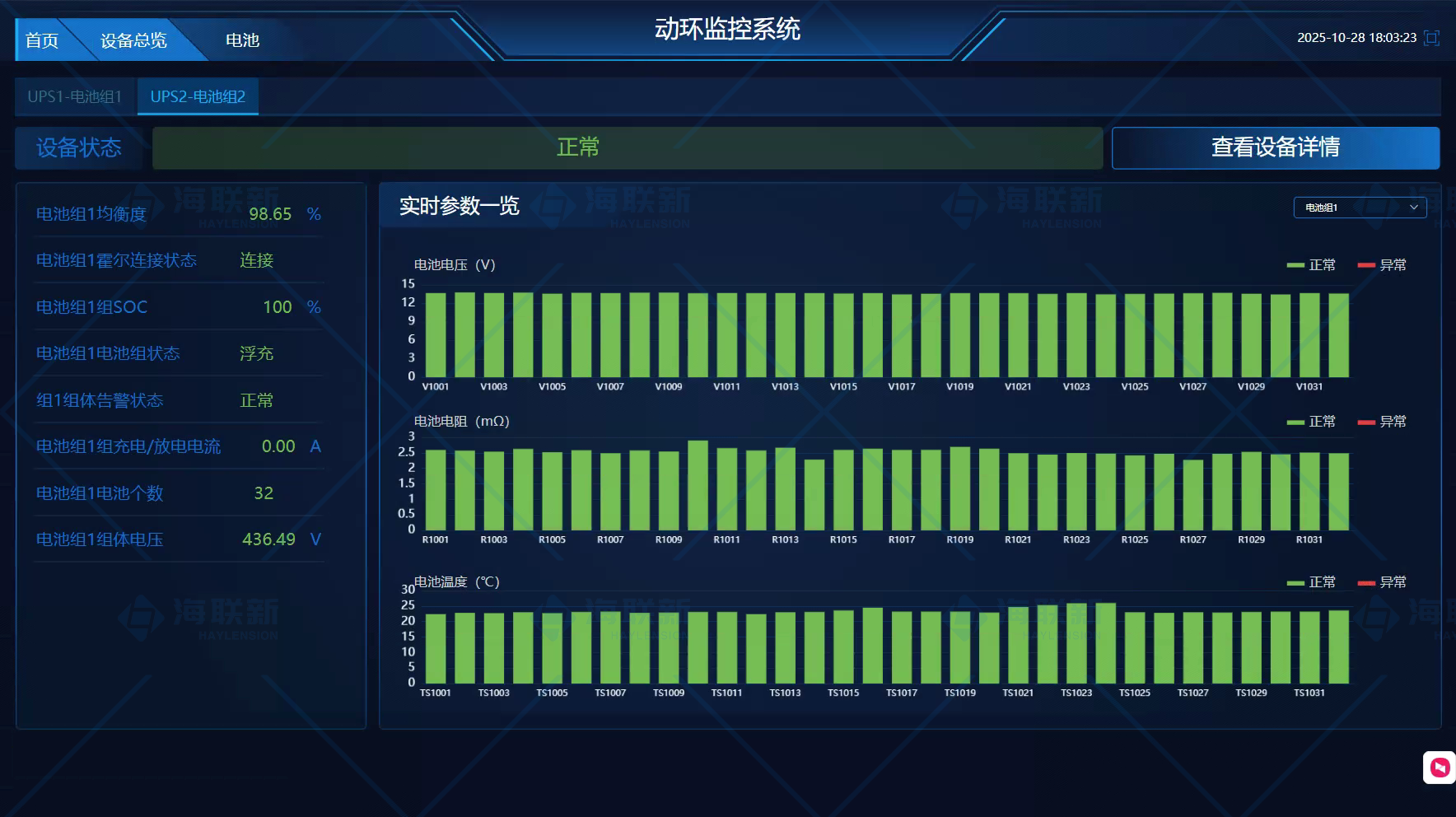Click the tallest bar at R1010
The image size is (1456, 817).
(x=698, y=486)
